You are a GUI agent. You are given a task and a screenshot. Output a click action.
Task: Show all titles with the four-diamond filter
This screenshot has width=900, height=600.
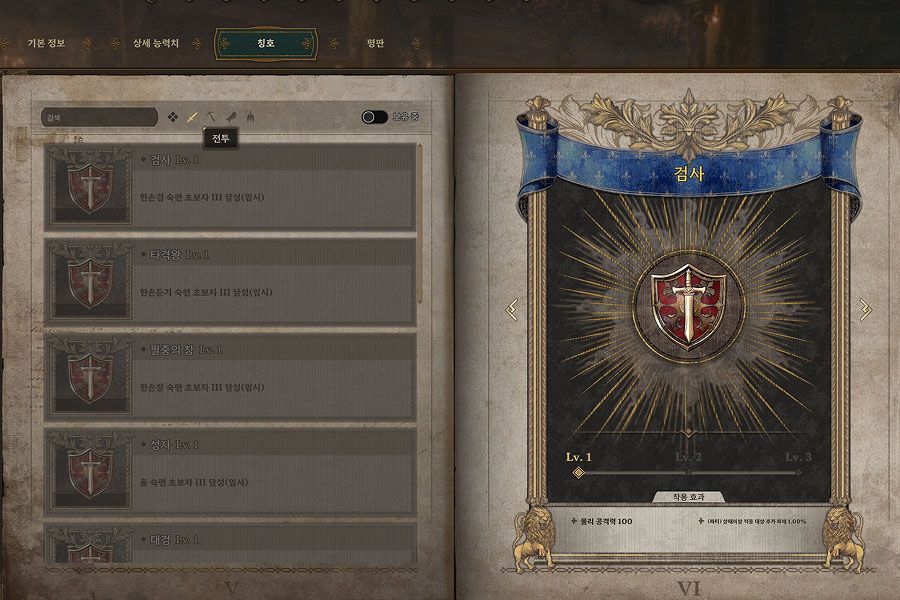[x=173, y=117]
